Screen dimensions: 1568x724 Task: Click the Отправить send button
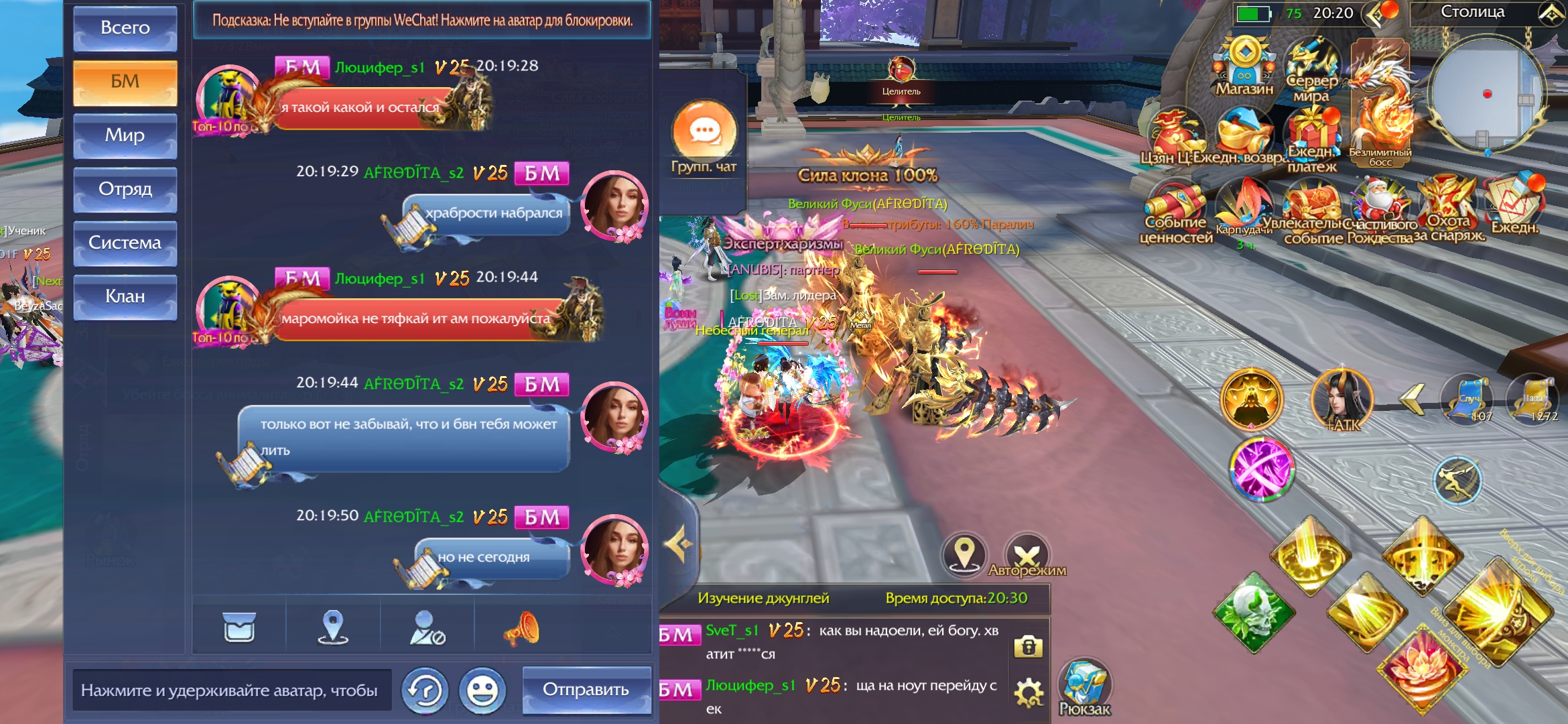point(586,690)
